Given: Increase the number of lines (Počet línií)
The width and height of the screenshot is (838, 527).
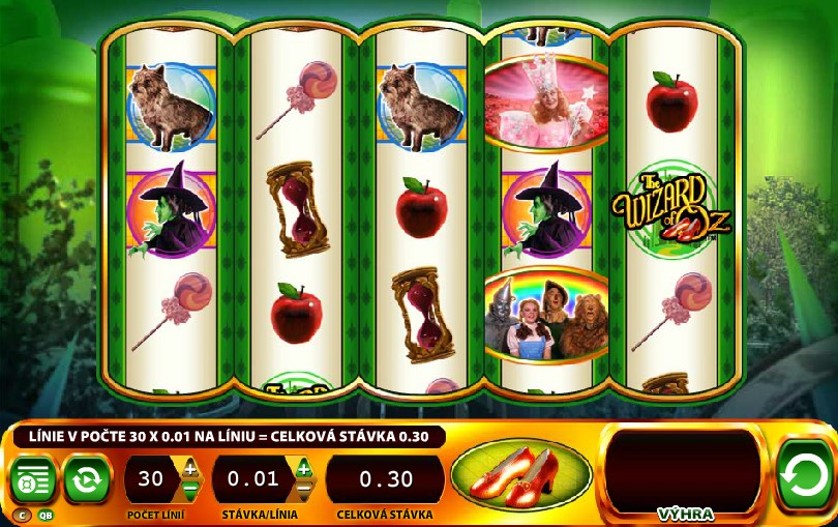Looking at the screenshot, I should 190,468.
